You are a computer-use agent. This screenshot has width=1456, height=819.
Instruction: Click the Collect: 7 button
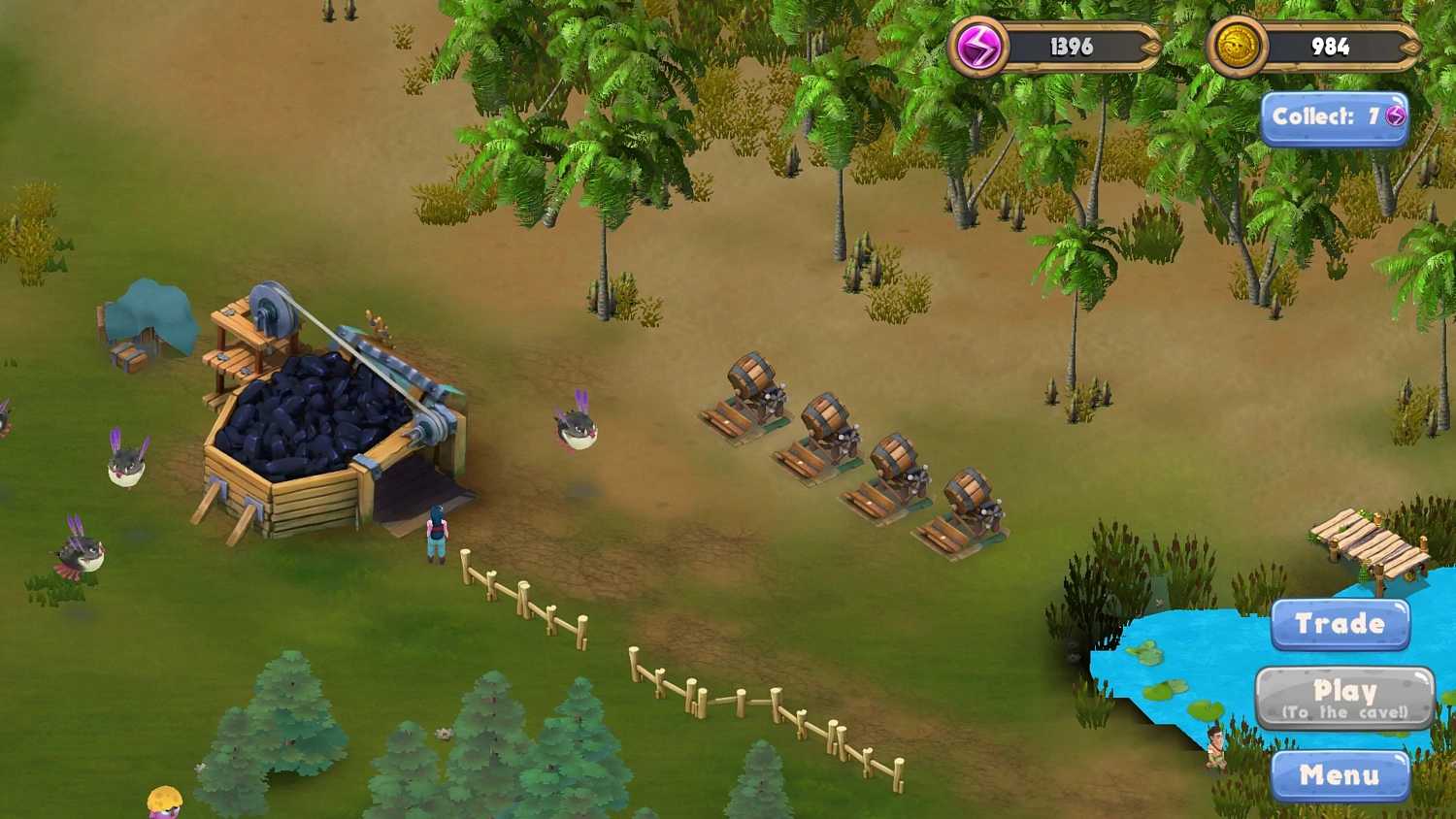pos(1335,115)
